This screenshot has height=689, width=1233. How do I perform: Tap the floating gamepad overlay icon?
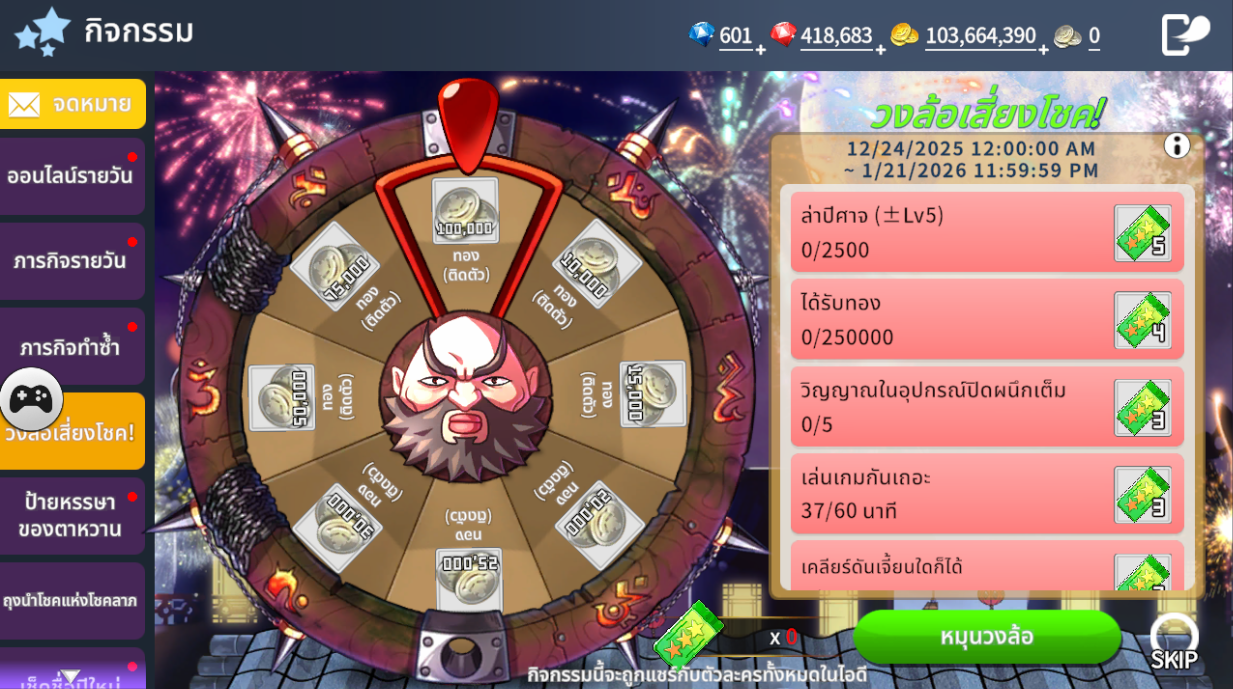pyautogui.click(x=31, y=399)
